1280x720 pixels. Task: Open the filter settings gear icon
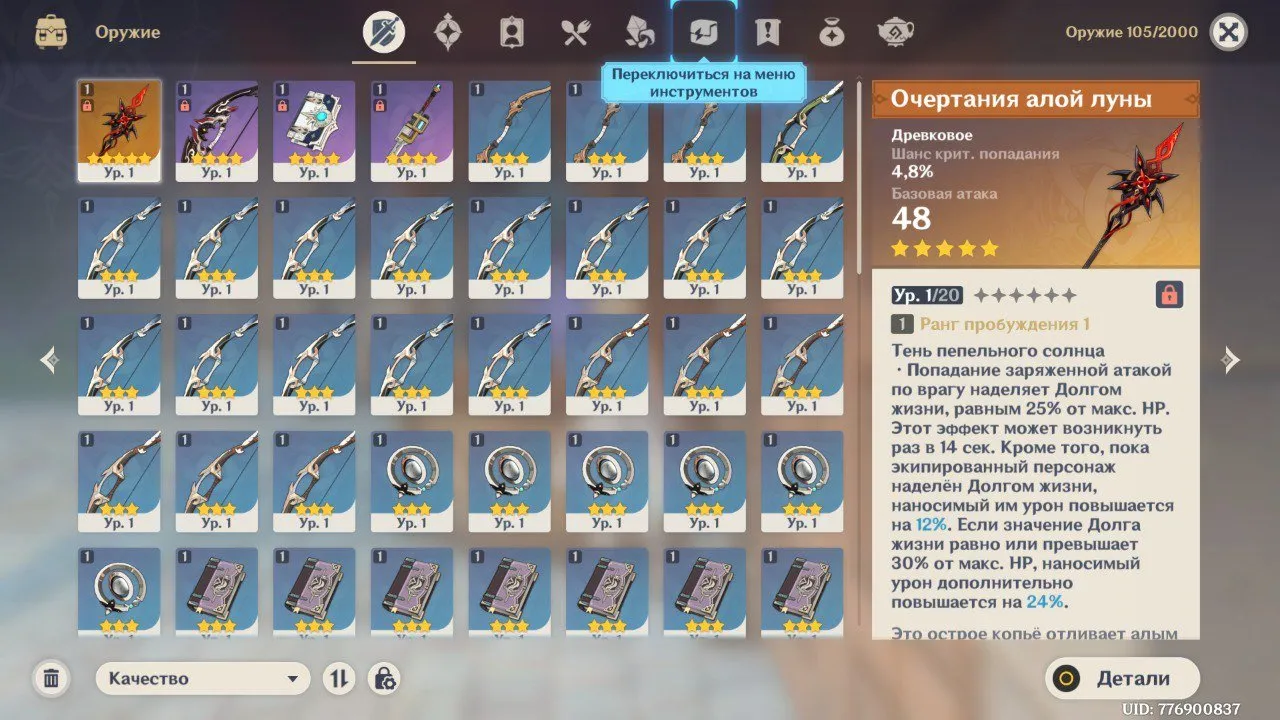click(x=385, y=678)
